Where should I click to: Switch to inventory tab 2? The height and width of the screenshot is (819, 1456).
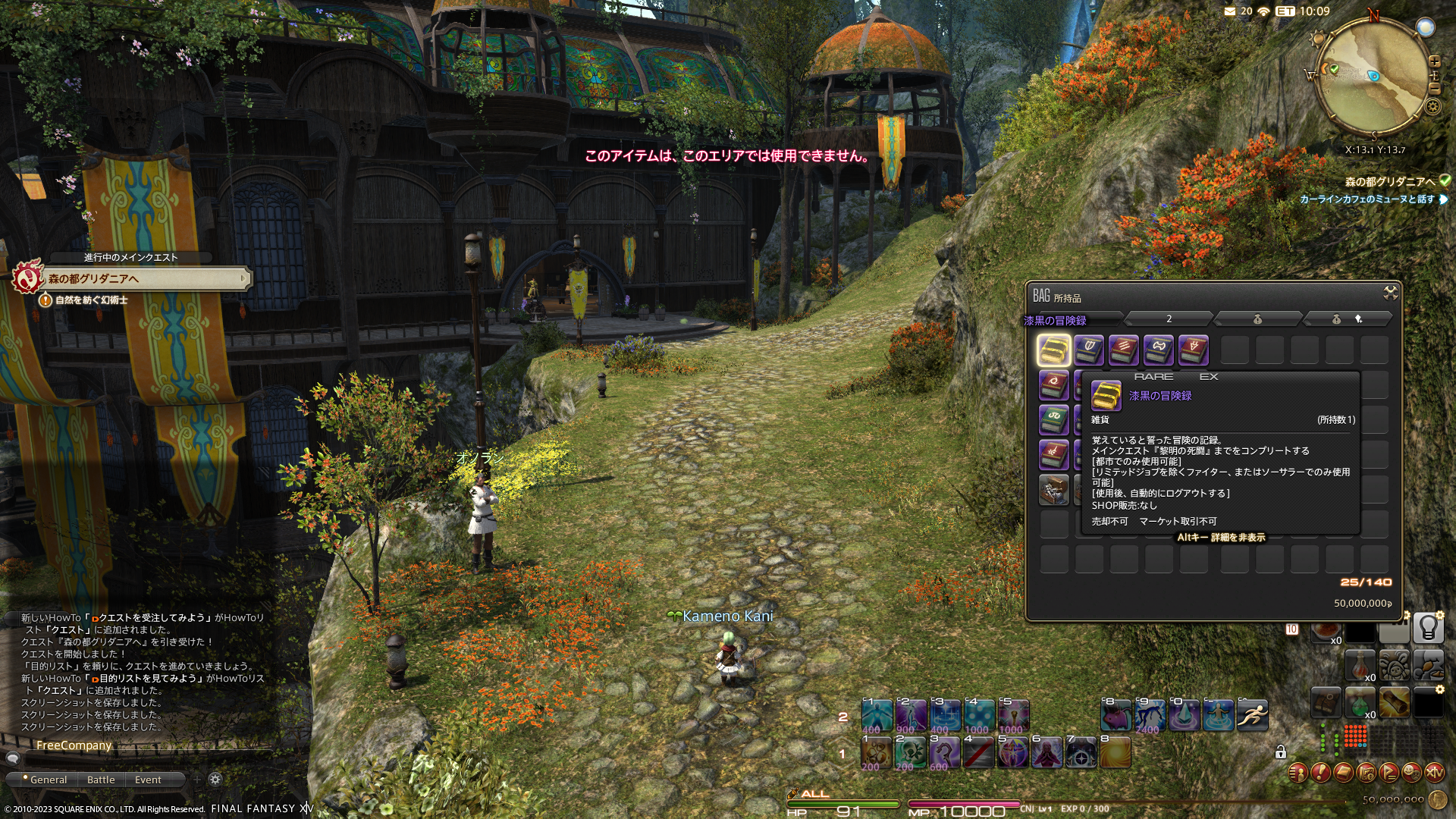coord(1169,319)
